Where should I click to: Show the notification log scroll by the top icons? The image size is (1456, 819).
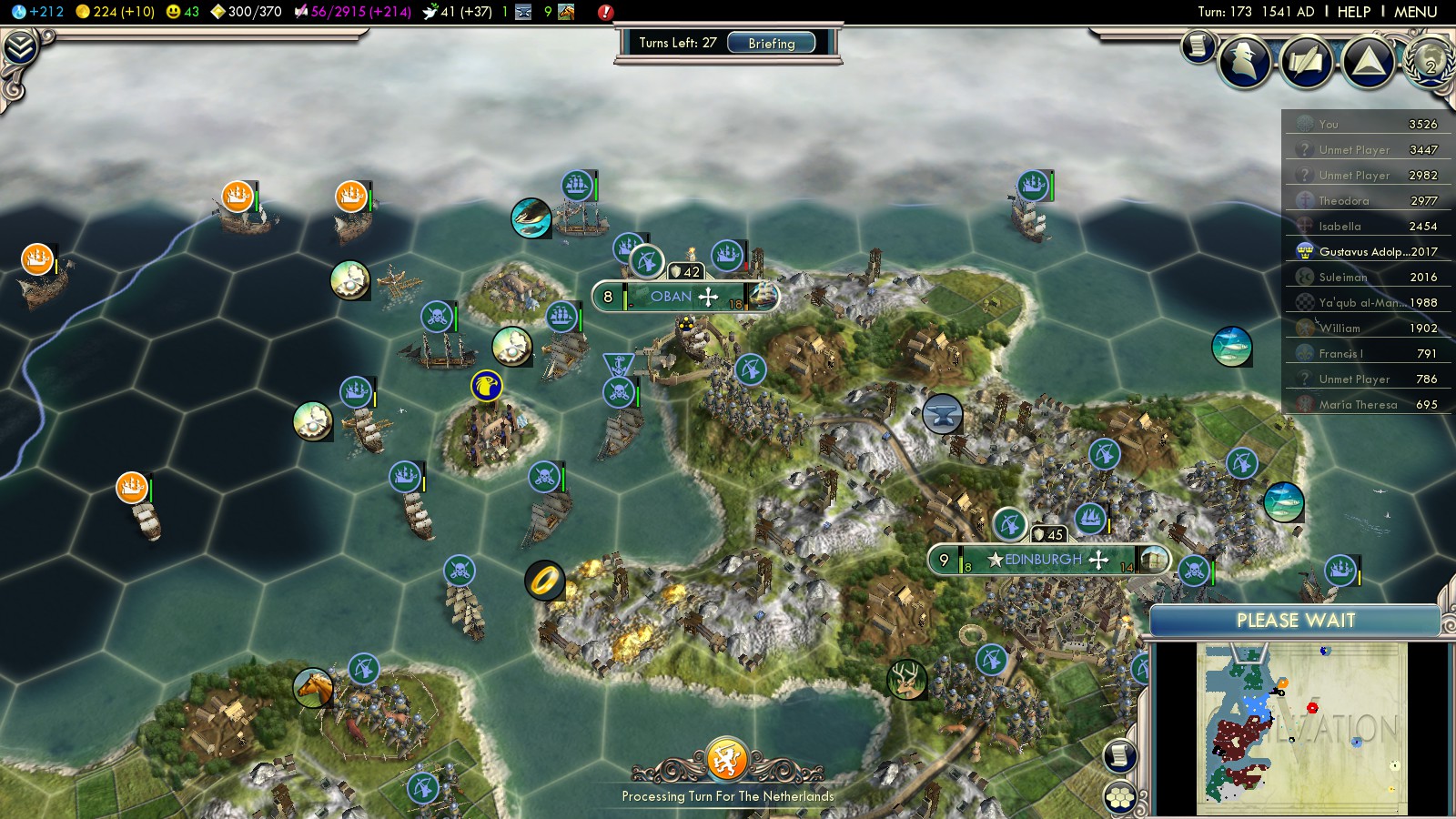(1198, 45)
